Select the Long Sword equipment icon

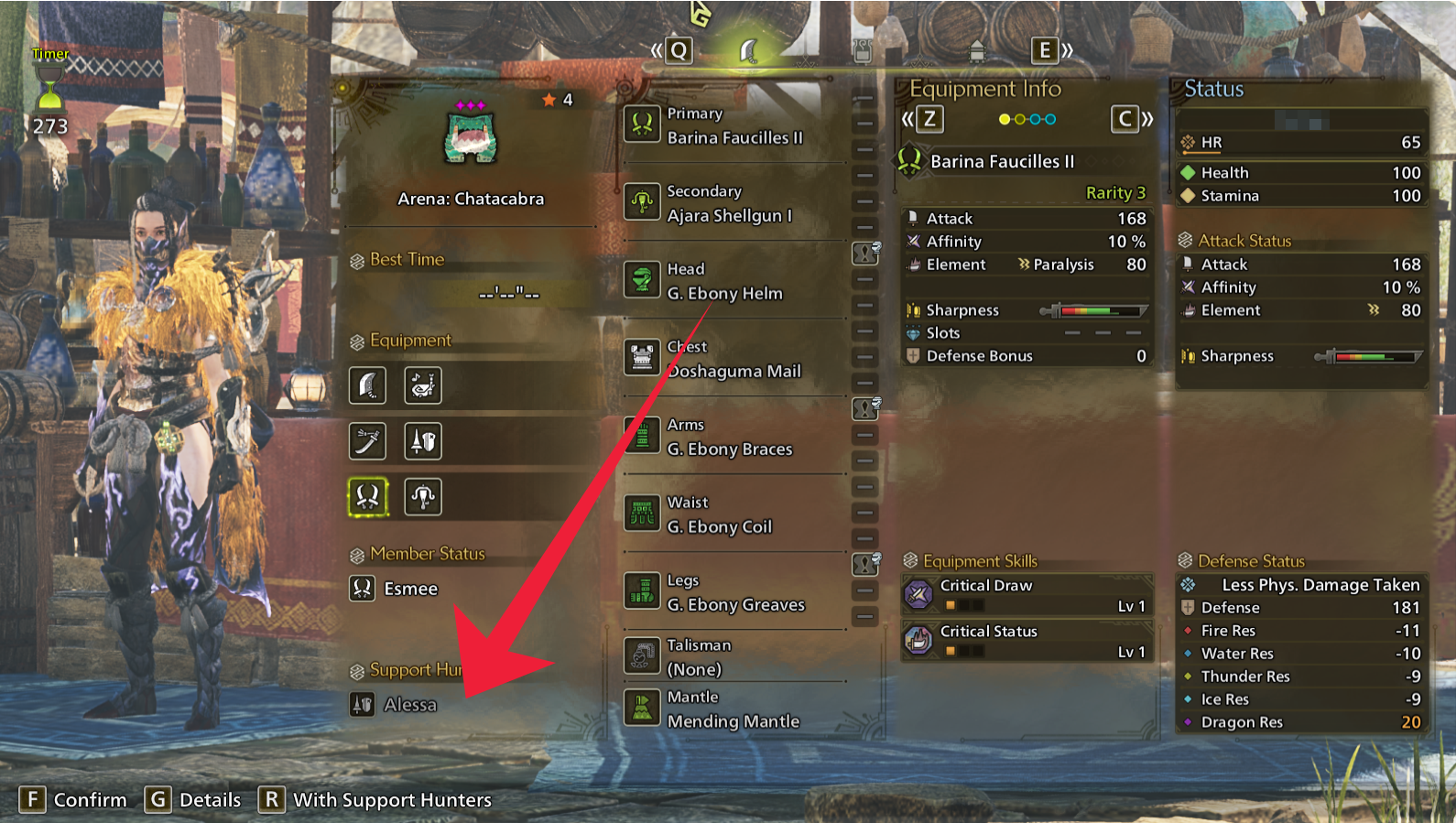pos(367,441)
